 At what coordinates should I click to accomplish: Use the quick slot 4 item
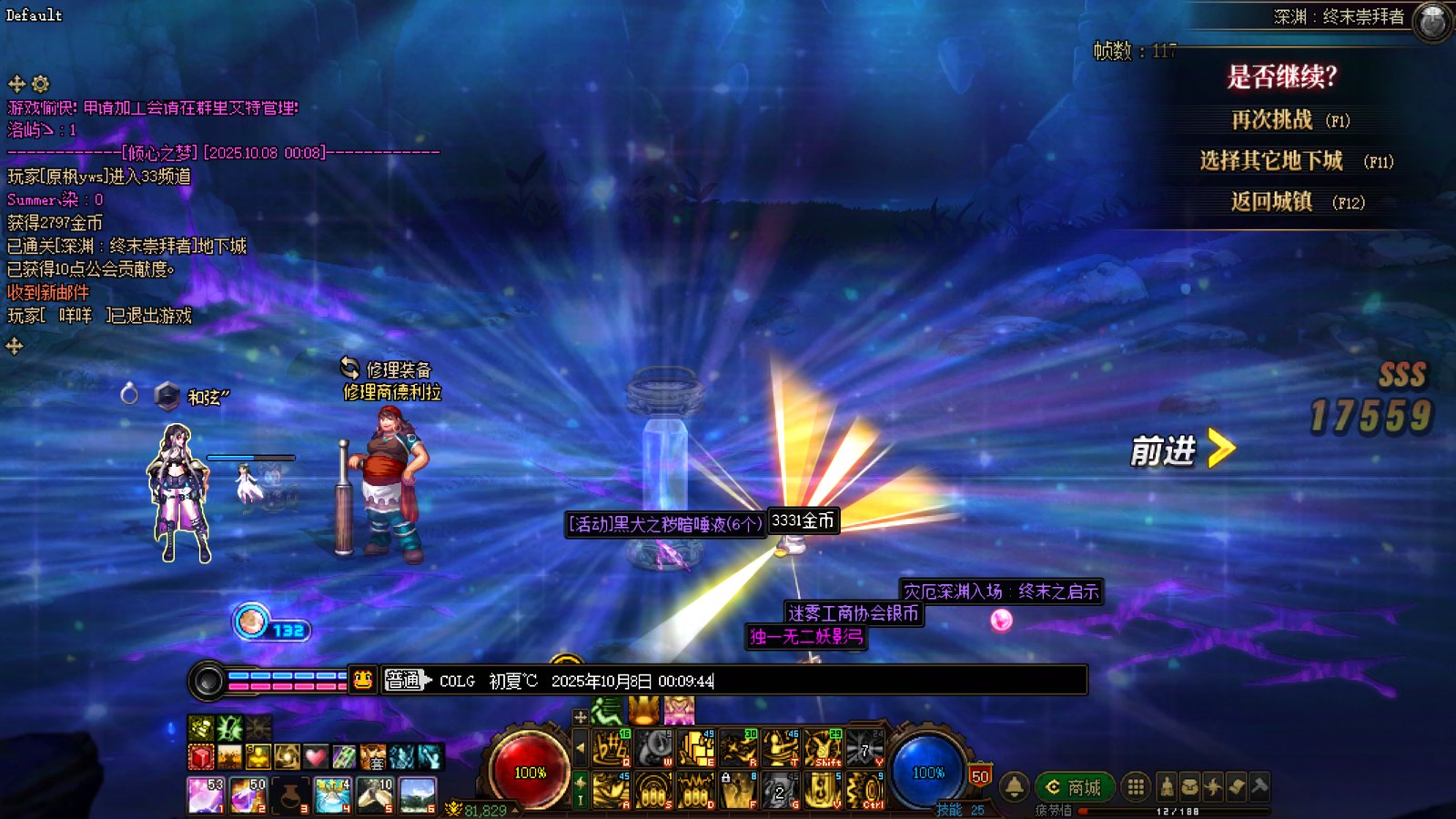pos(332,794)
